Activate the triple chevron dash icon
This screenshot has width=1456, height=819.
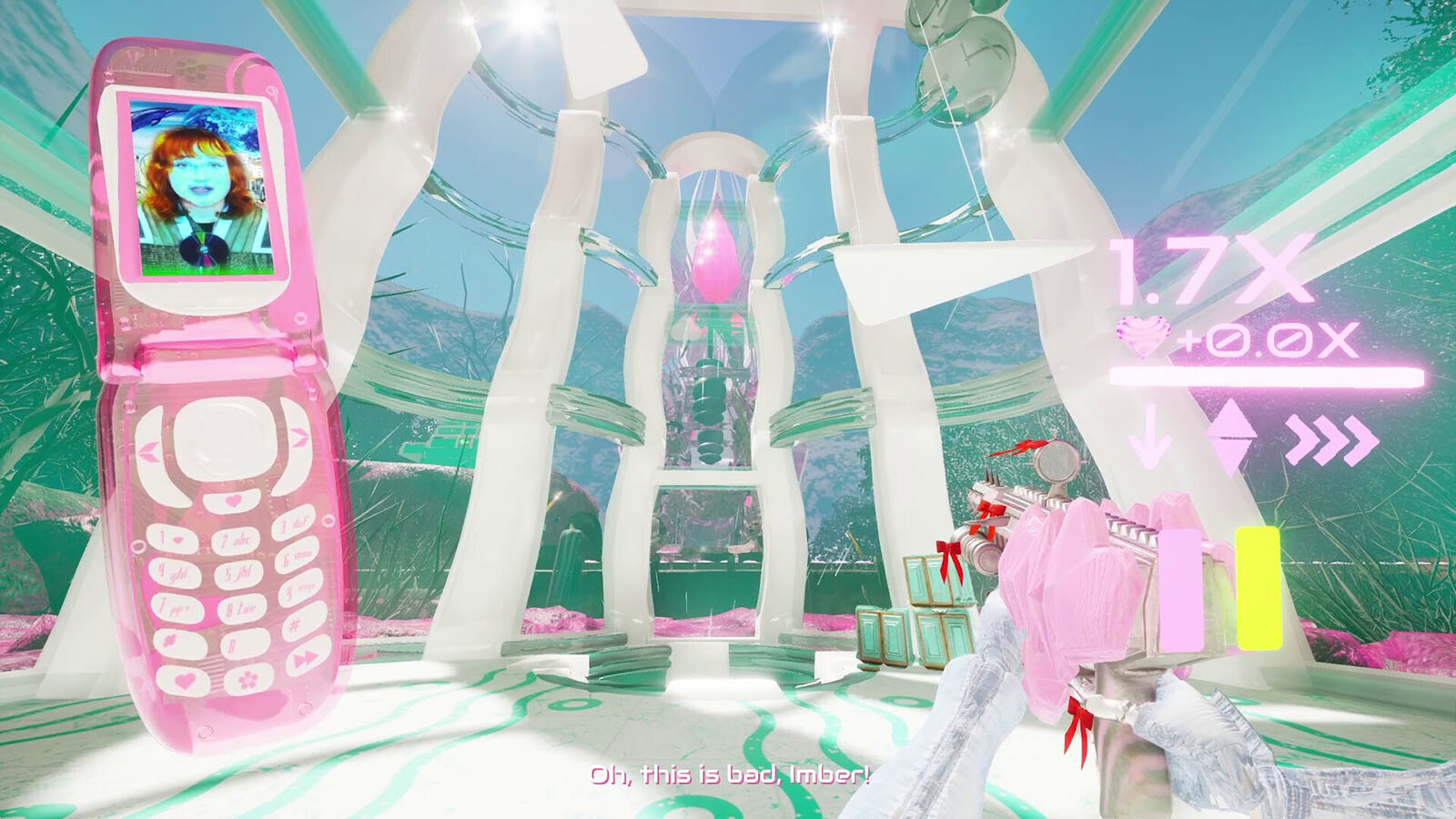point(1332,439)
